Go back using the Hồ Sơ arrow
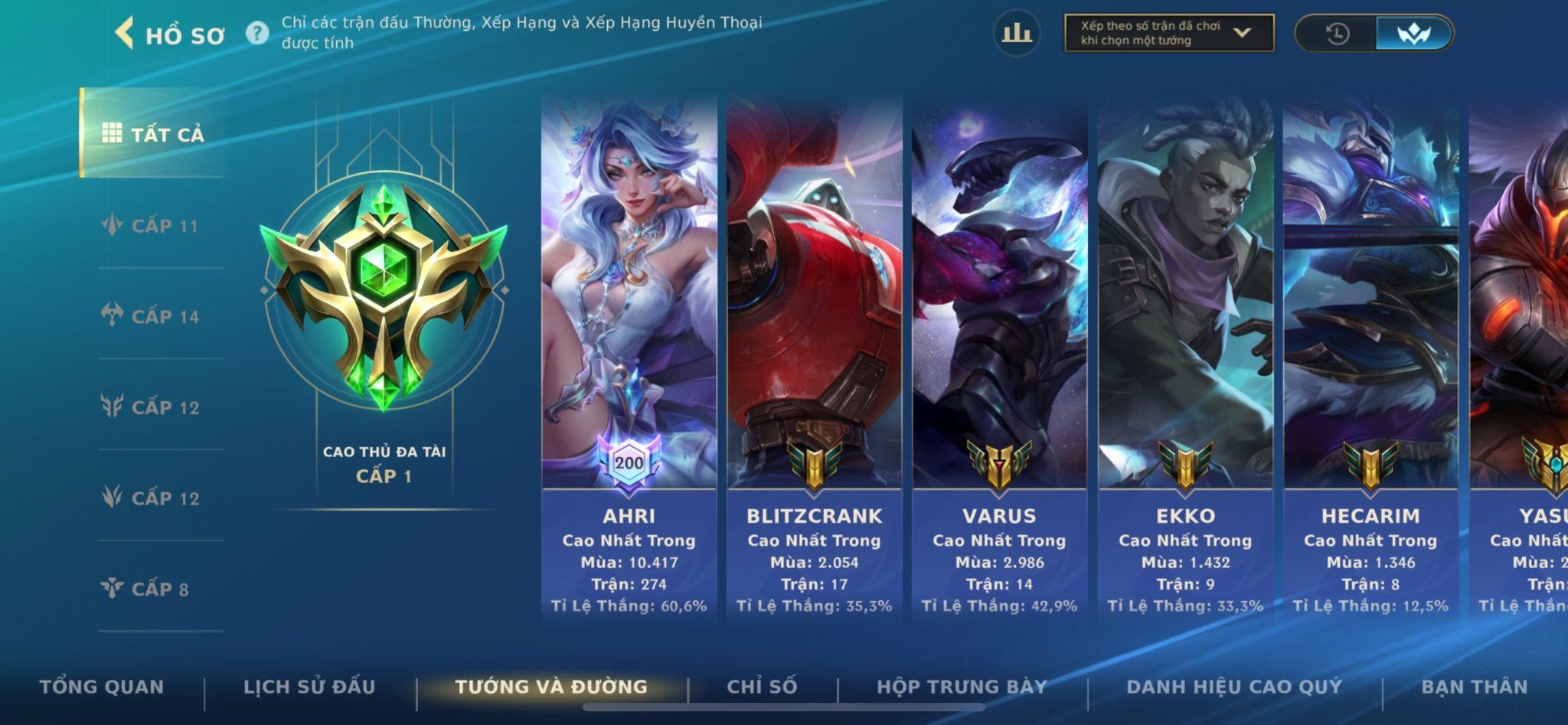This screenshot has width=1568, height=725. (125, 34)
